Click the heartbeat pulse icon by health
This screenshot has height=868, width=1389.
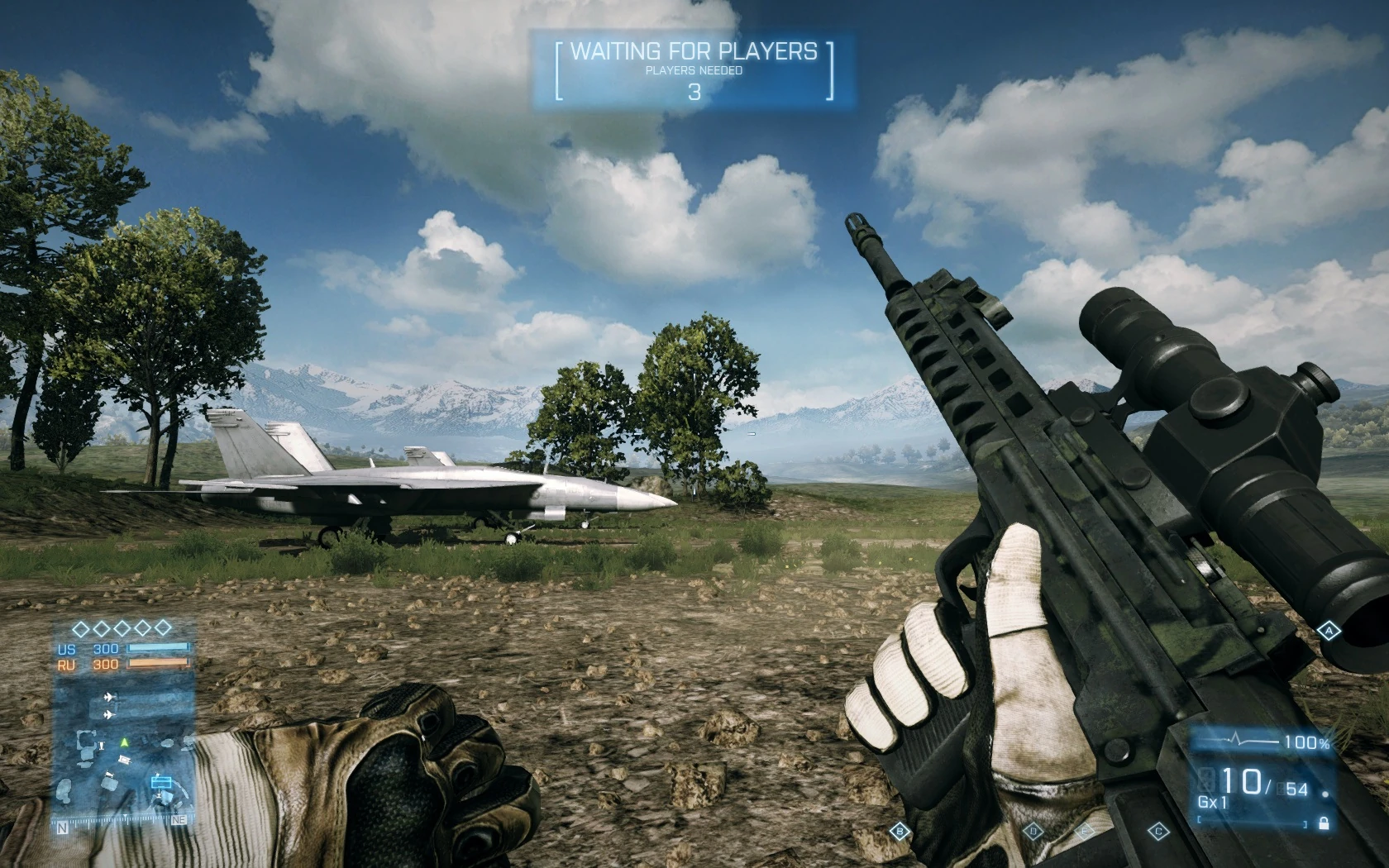tap(1237, 739)
